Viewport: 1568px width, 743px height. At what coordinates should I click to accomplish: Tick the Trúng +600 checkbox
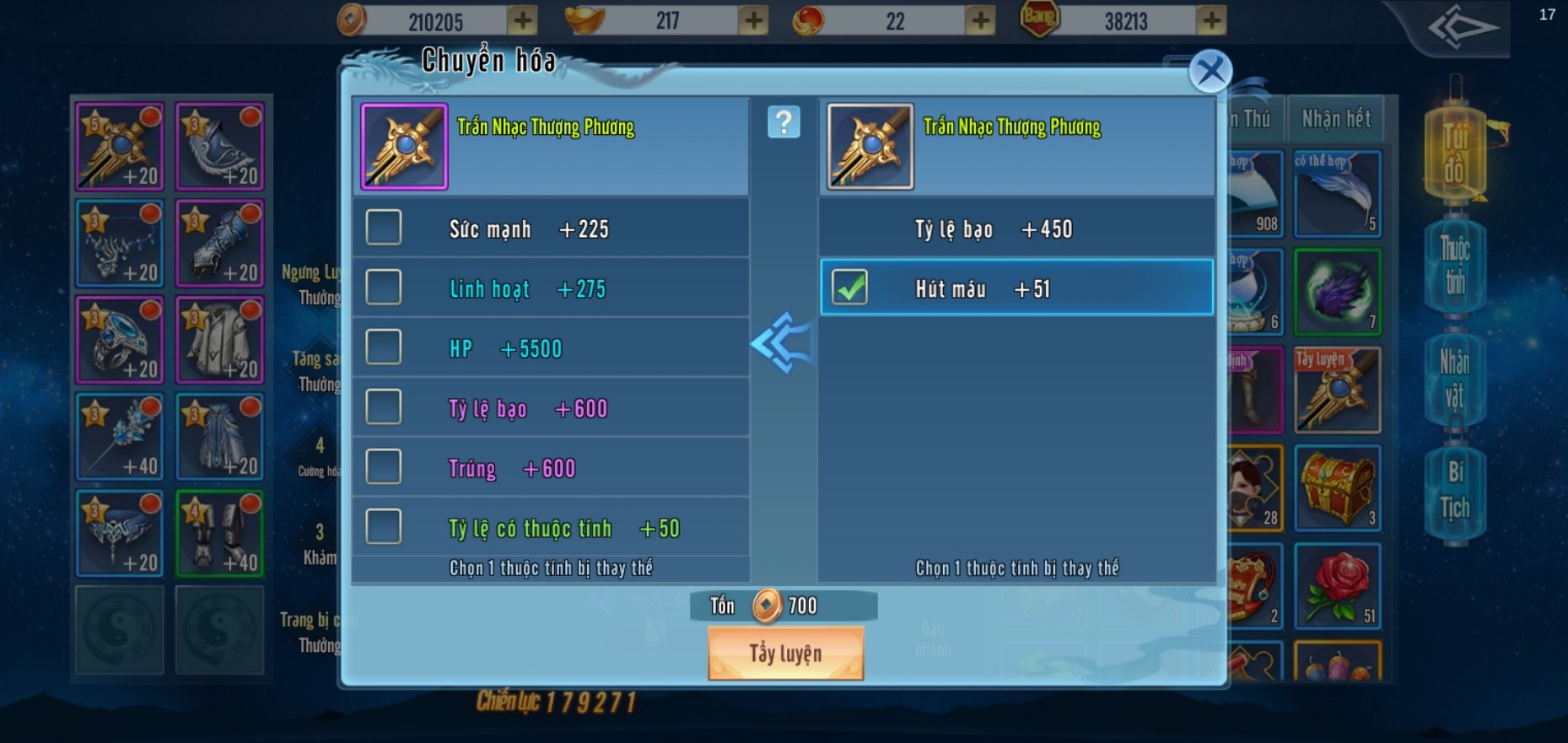pos(384,467)
